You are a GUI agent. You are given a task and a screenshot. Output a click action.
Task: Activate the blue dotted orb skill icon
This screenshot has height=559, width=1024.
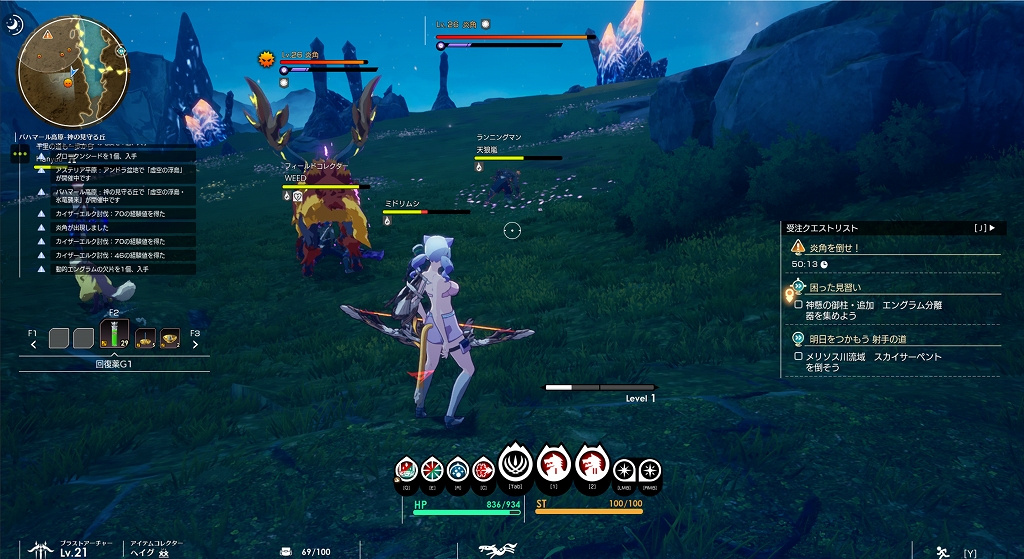(x=457, y=468)
